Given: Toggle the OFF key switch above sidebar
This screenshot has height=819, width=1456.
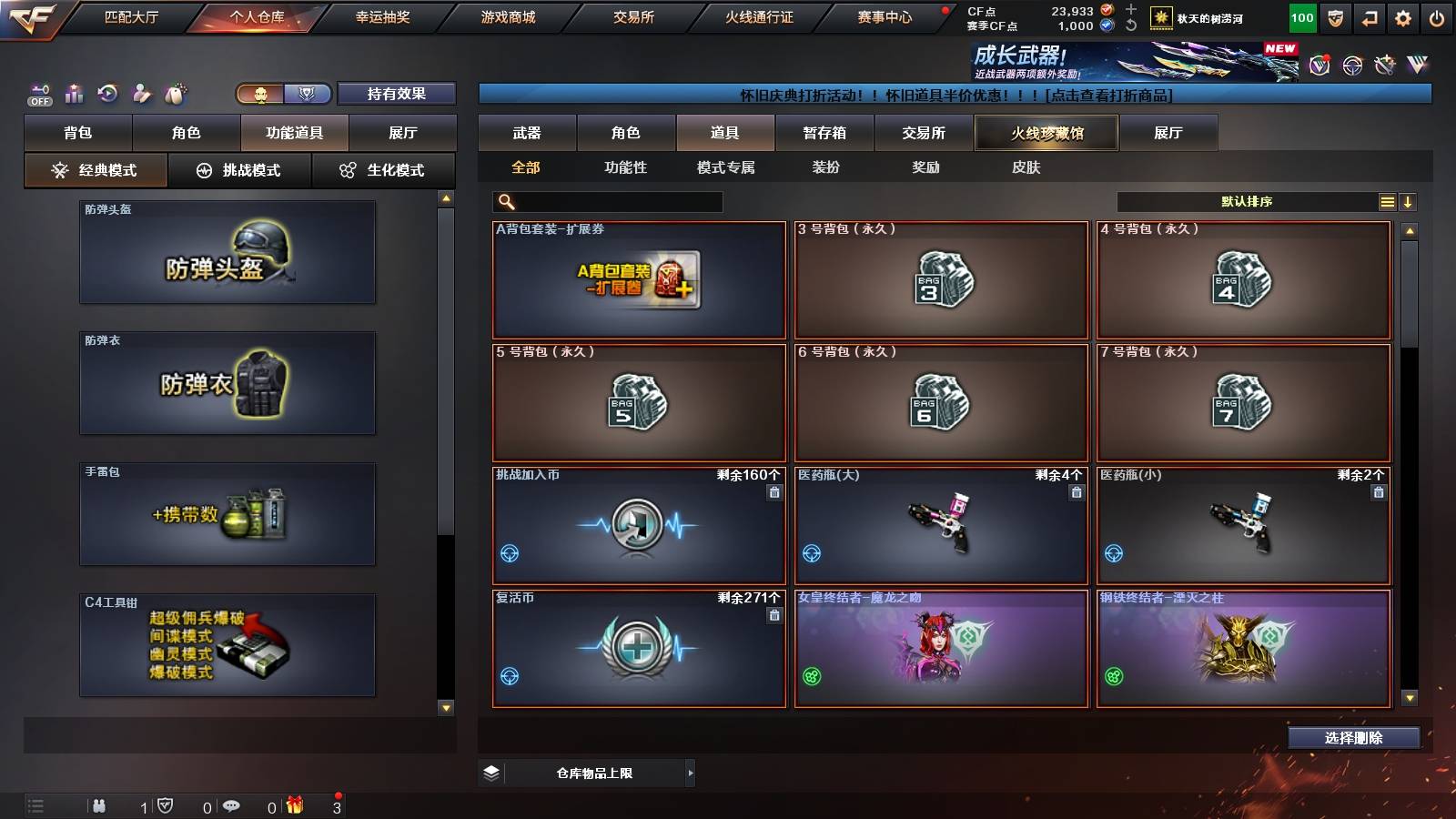Looking at the screenshot, I should (x=38, y=94).
